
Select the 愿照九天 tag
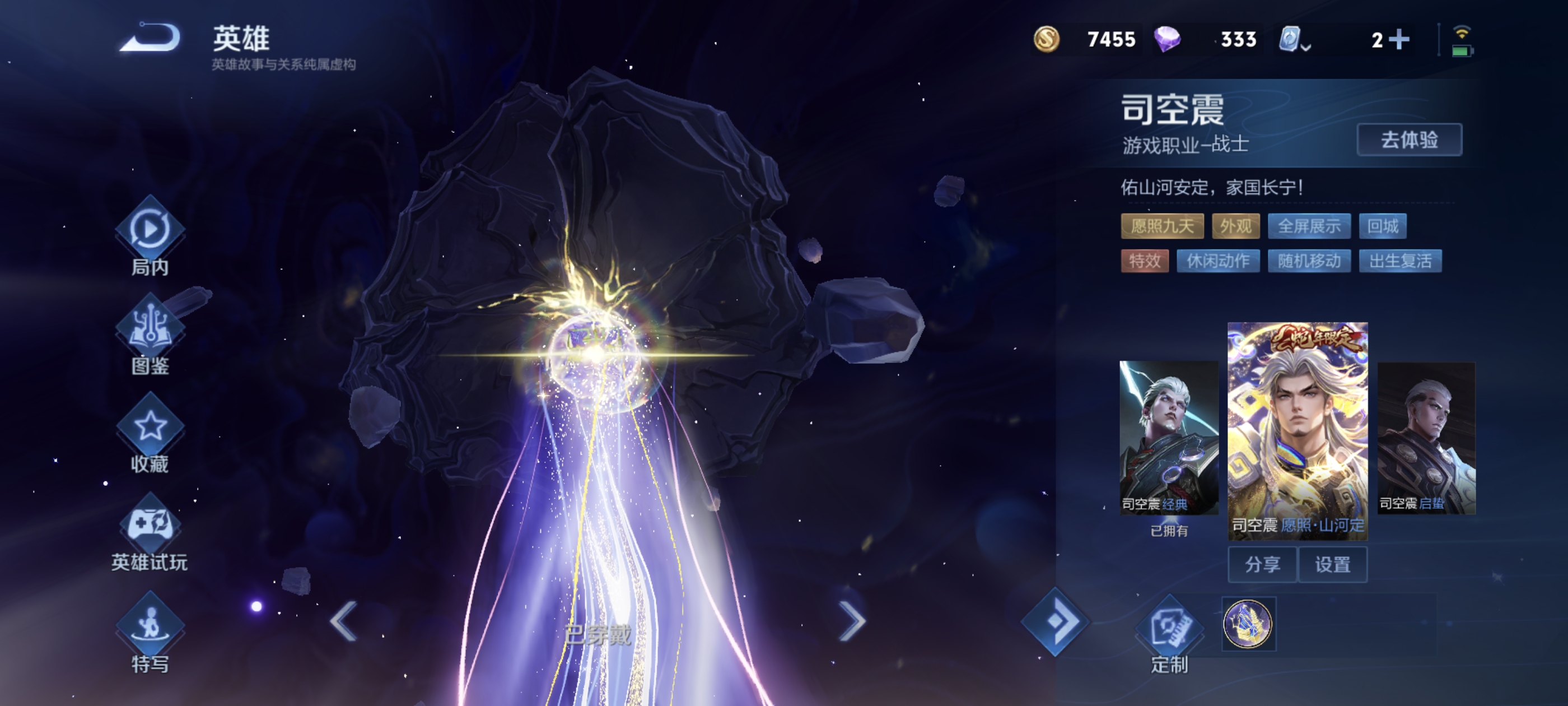click(1161, 226)
